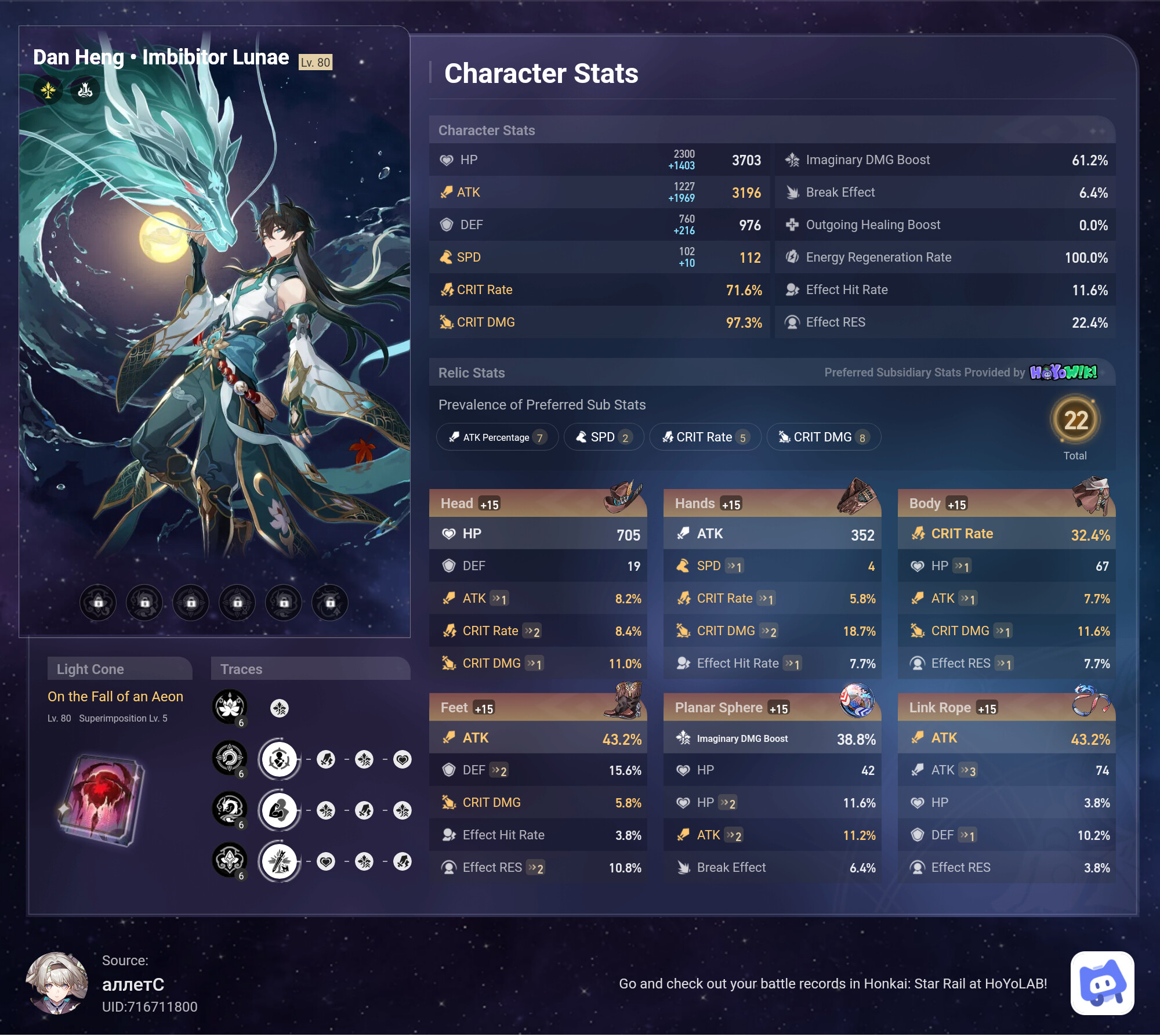Choose the CRIT DMG sub stat pill
1160x1036 pixels.
[x=824, y=437]
